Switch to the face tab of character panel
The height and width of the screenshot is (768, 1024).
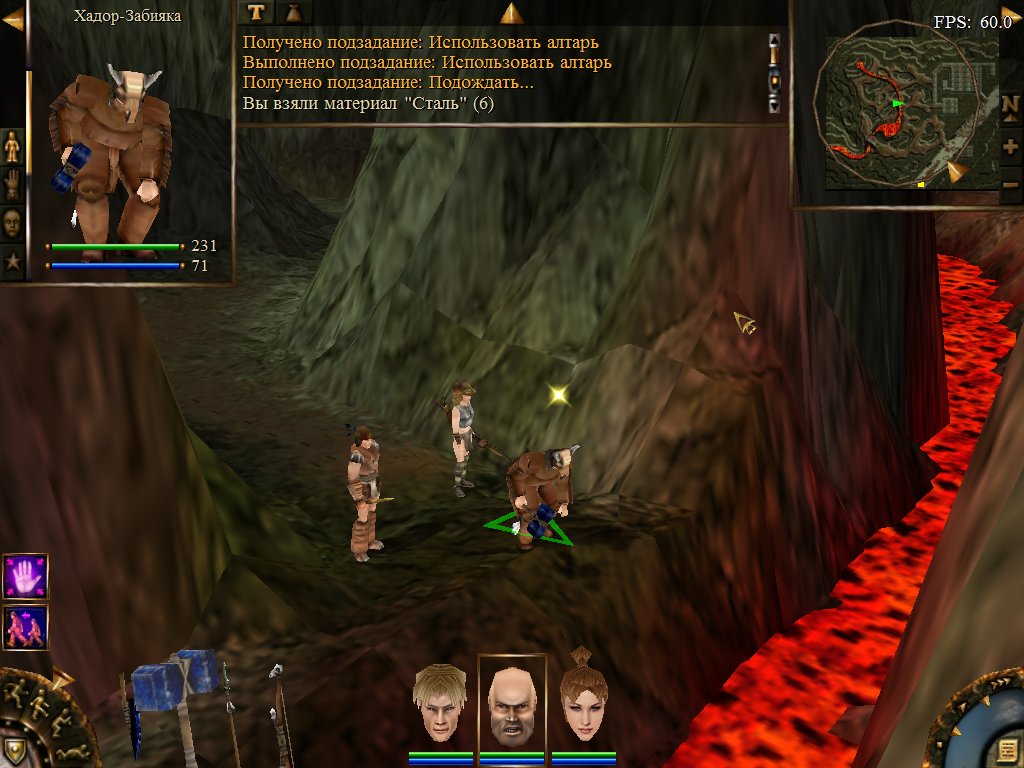(12, 222)
